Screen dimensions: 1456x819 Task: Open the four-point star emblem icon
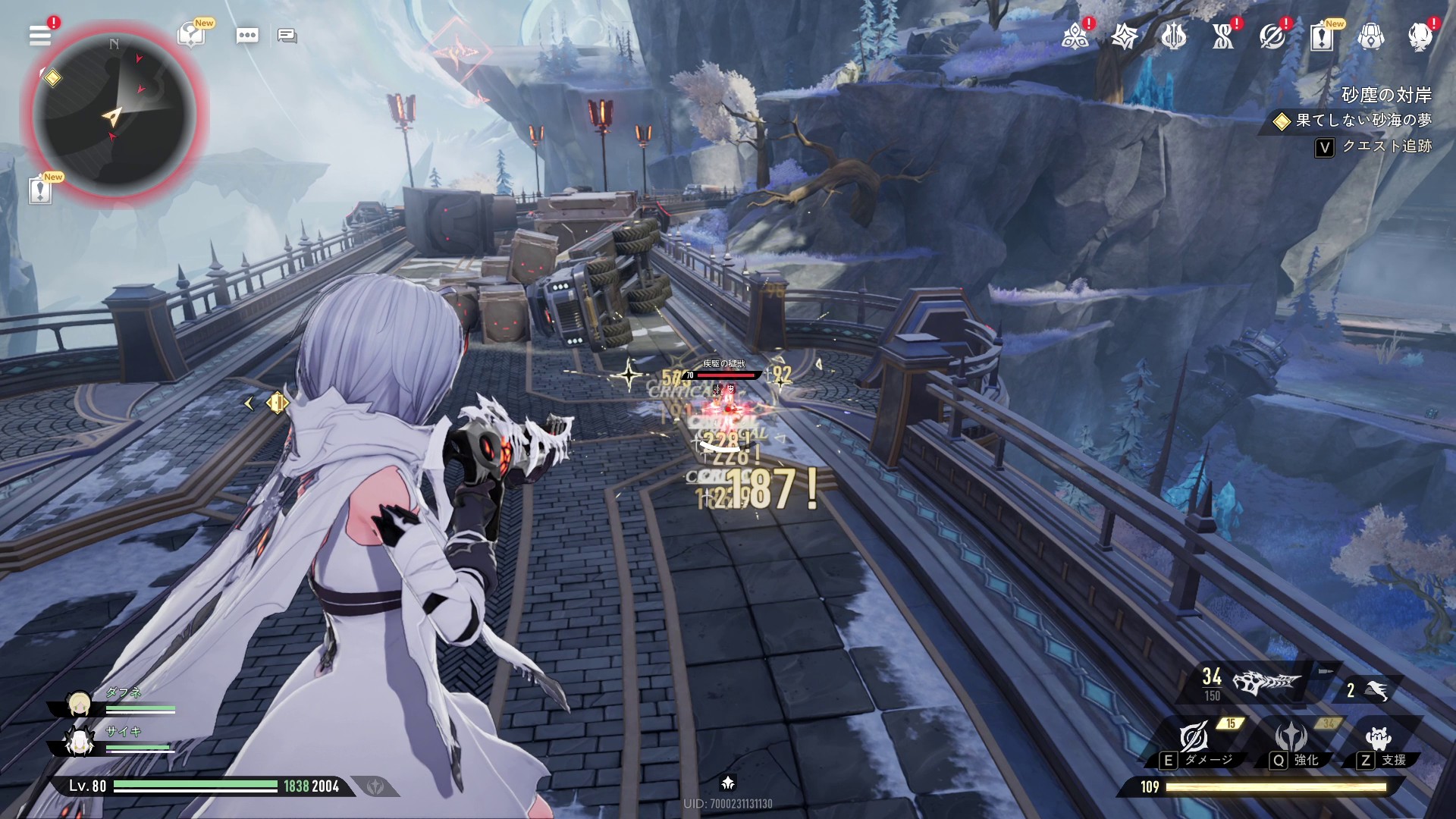click(1124, 36)
